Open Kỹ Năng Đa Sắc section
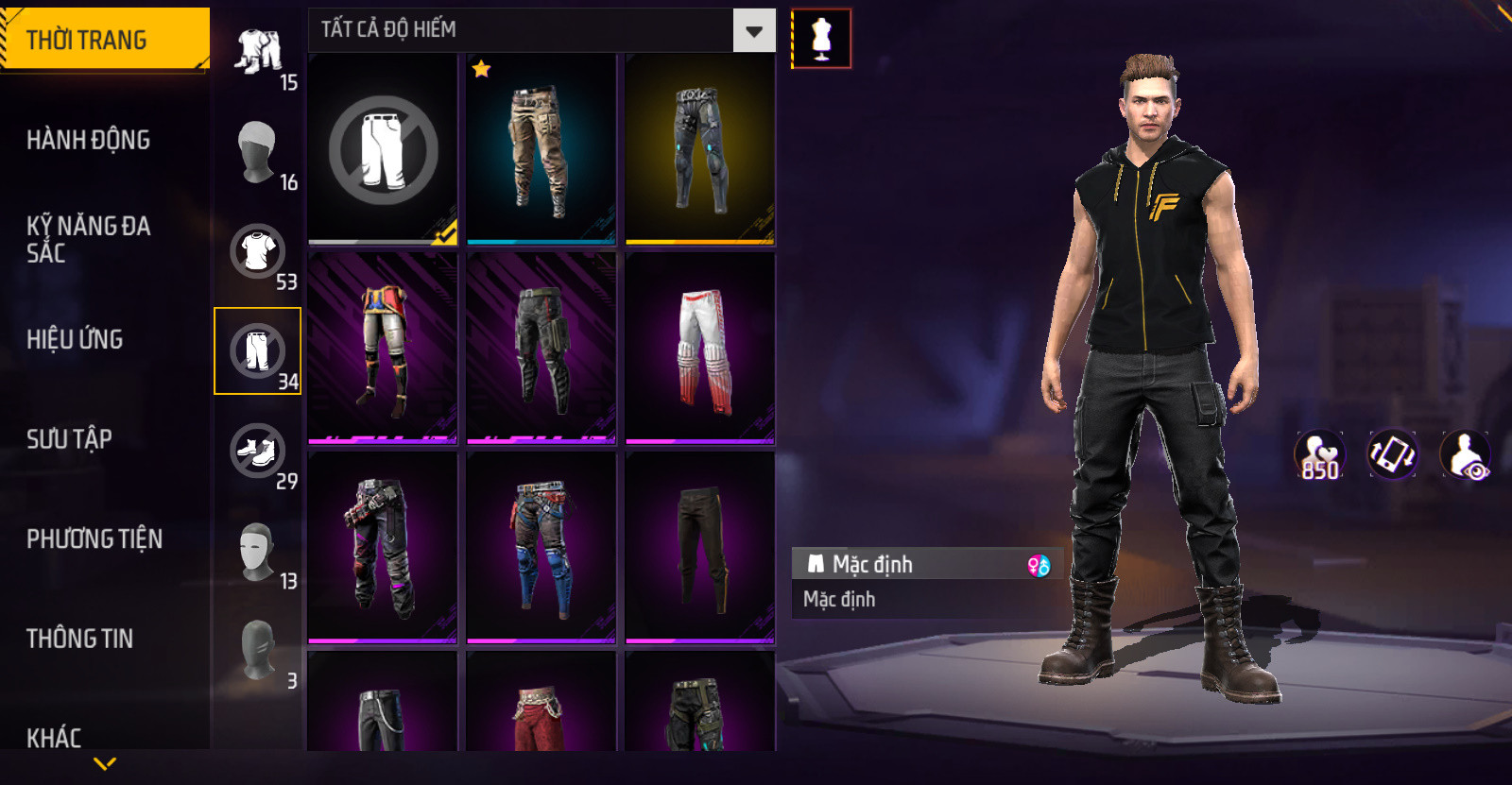The width and height of the screenshot is (1512, 785). pos(88,239)
